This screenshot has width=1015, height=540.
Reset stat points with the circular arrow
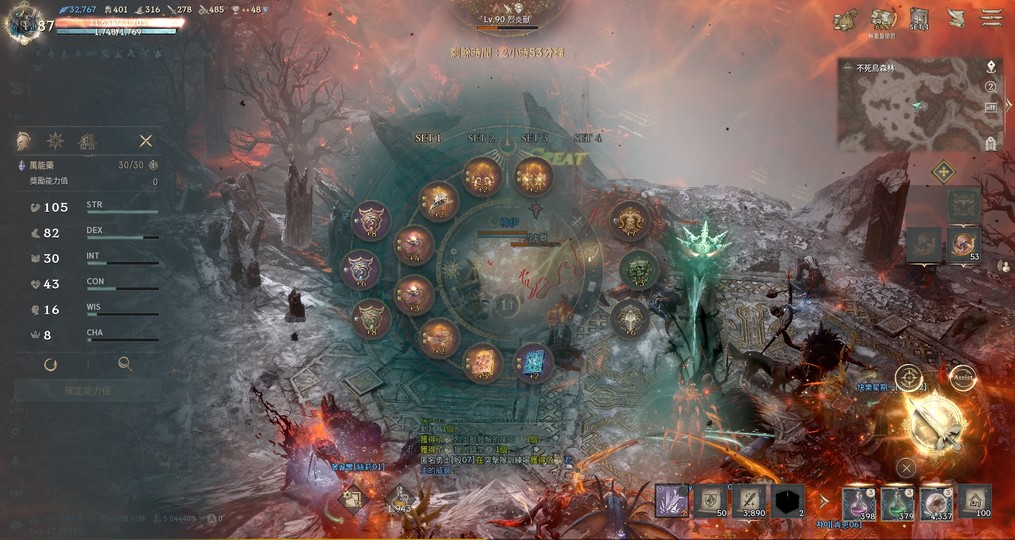[x=50, y=365]
